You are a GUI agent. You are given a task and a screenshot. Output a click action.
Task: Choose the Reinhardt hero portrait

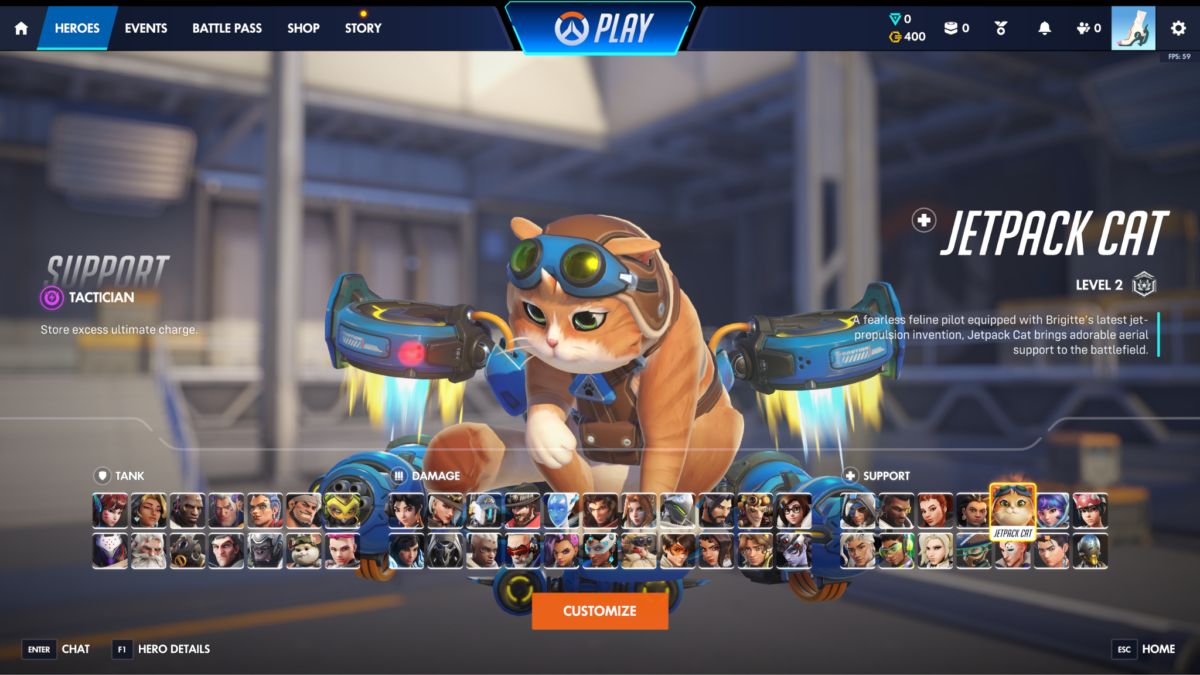pos(149,550)
